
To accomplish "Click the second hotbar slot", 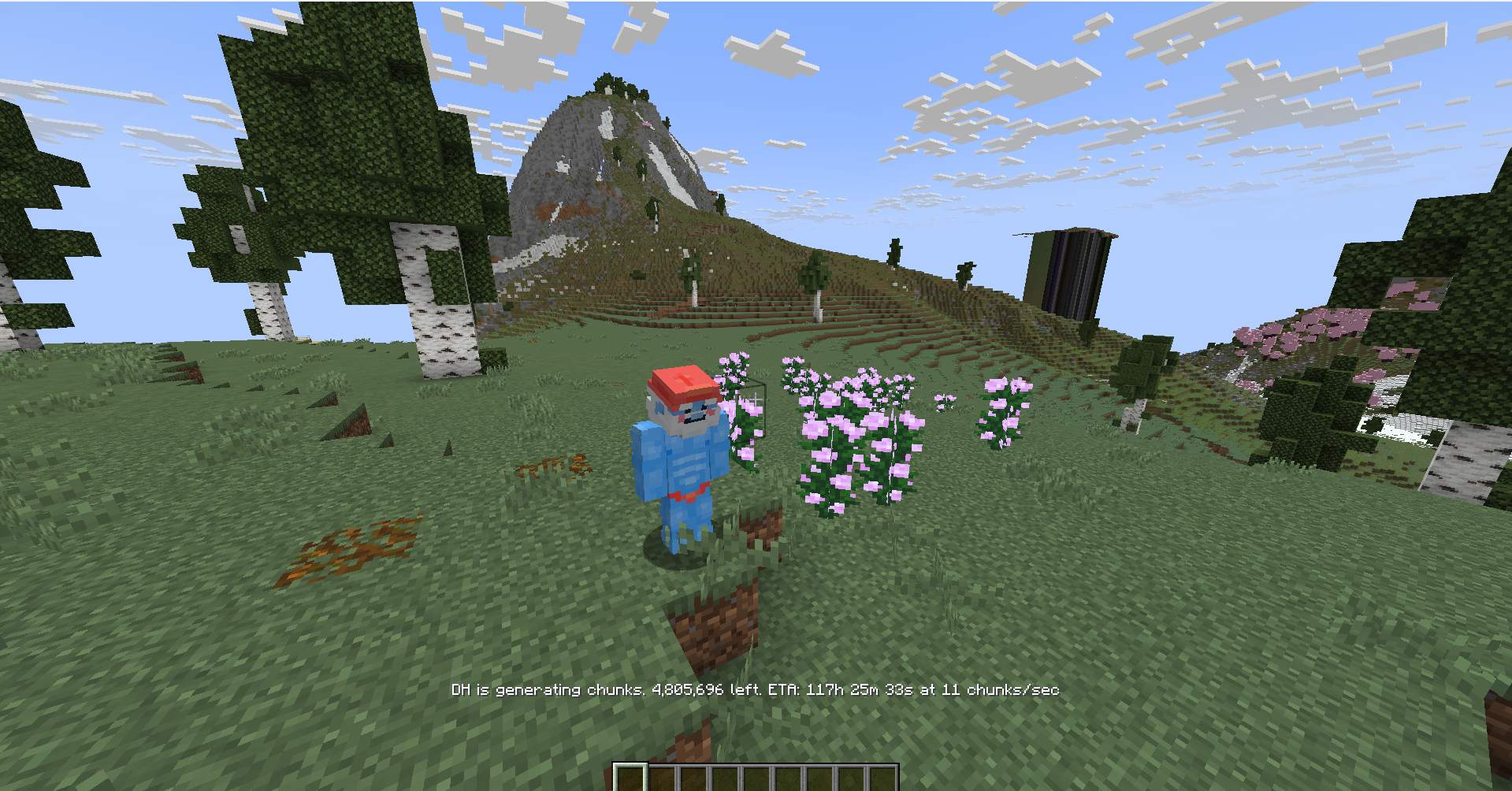I will click(663, 776).
